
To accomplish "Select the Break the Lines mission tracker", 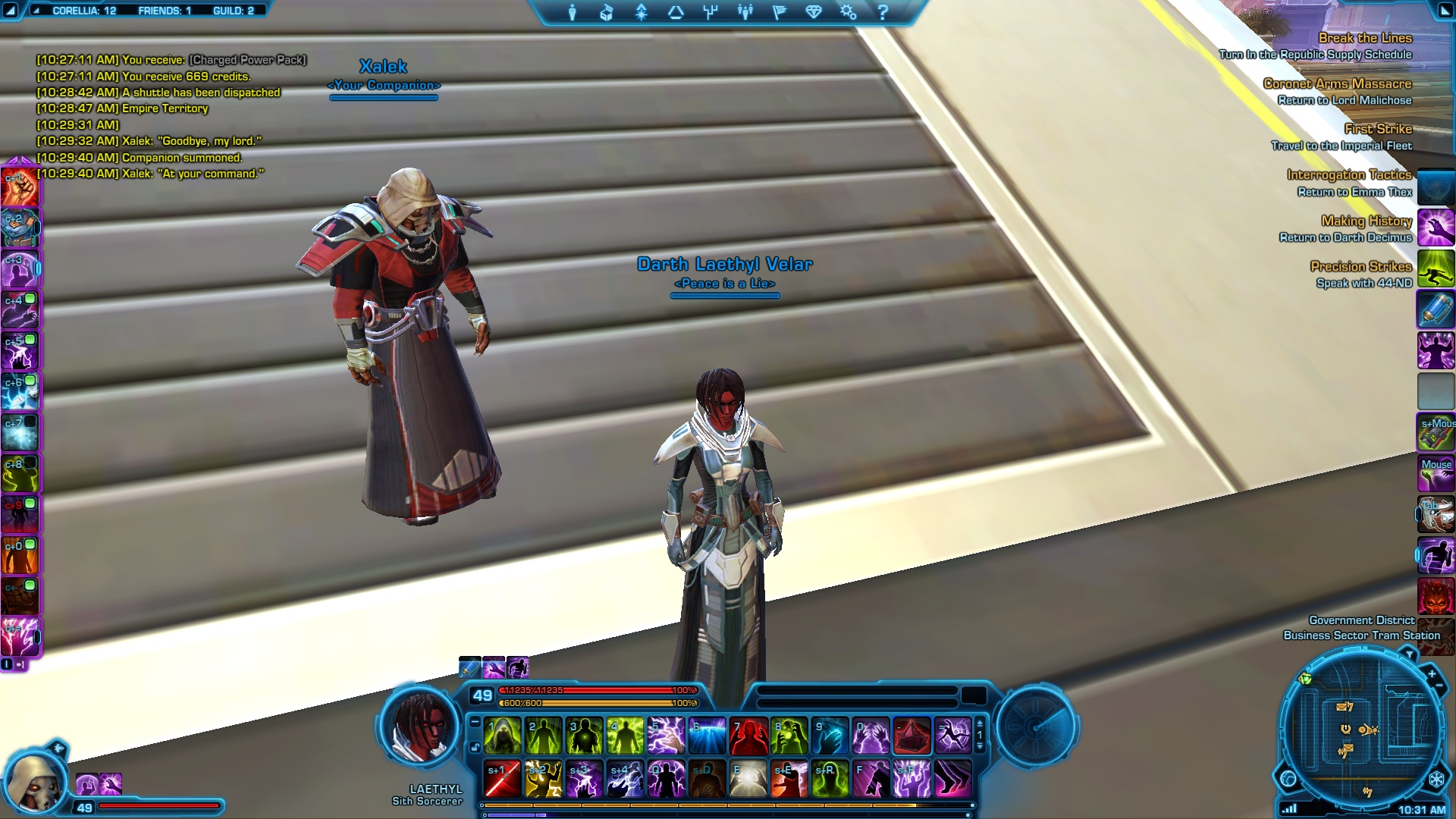I will (1364, 38).
